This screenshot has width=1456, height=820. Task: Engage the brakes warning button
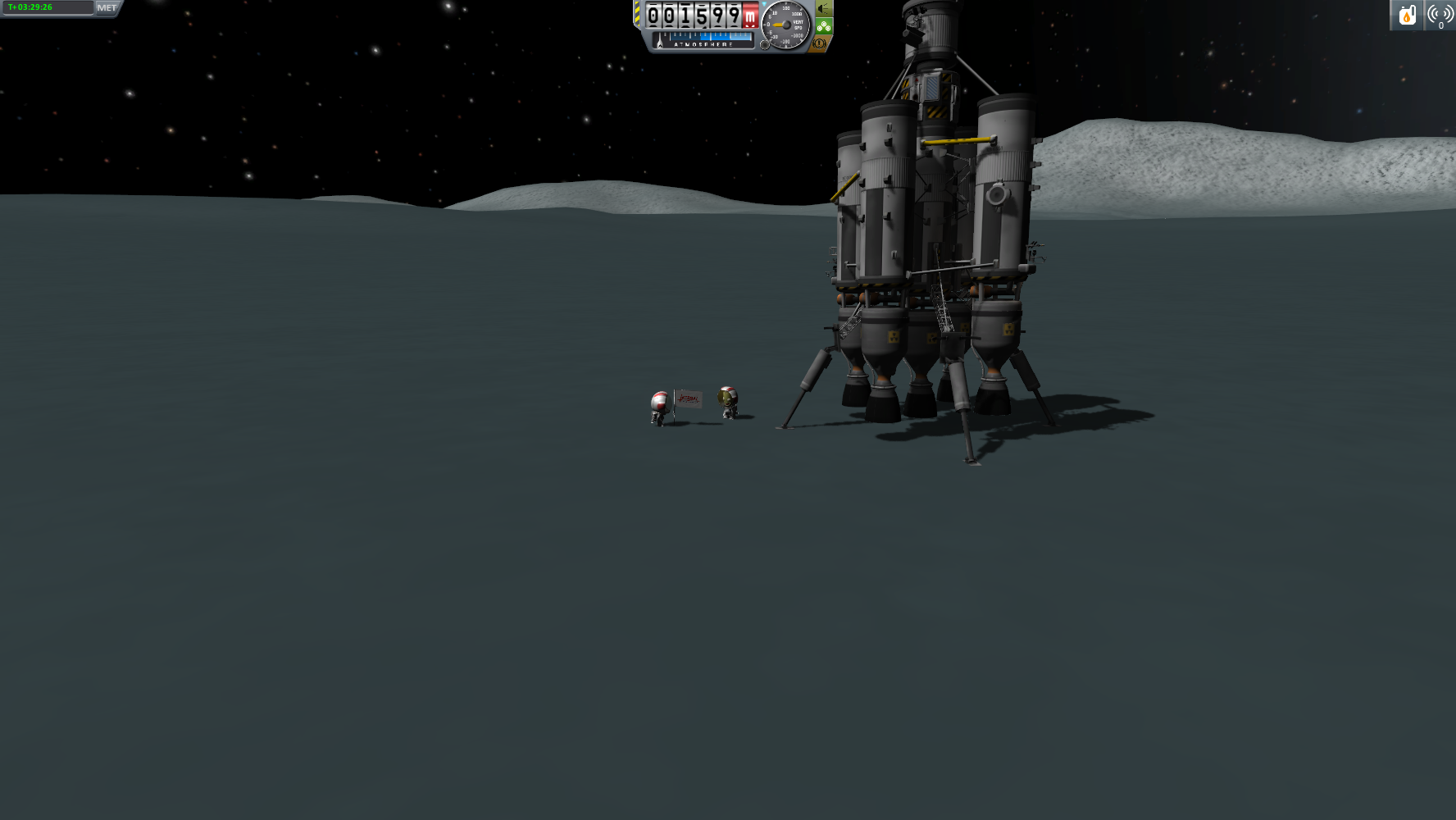(819, 43)
